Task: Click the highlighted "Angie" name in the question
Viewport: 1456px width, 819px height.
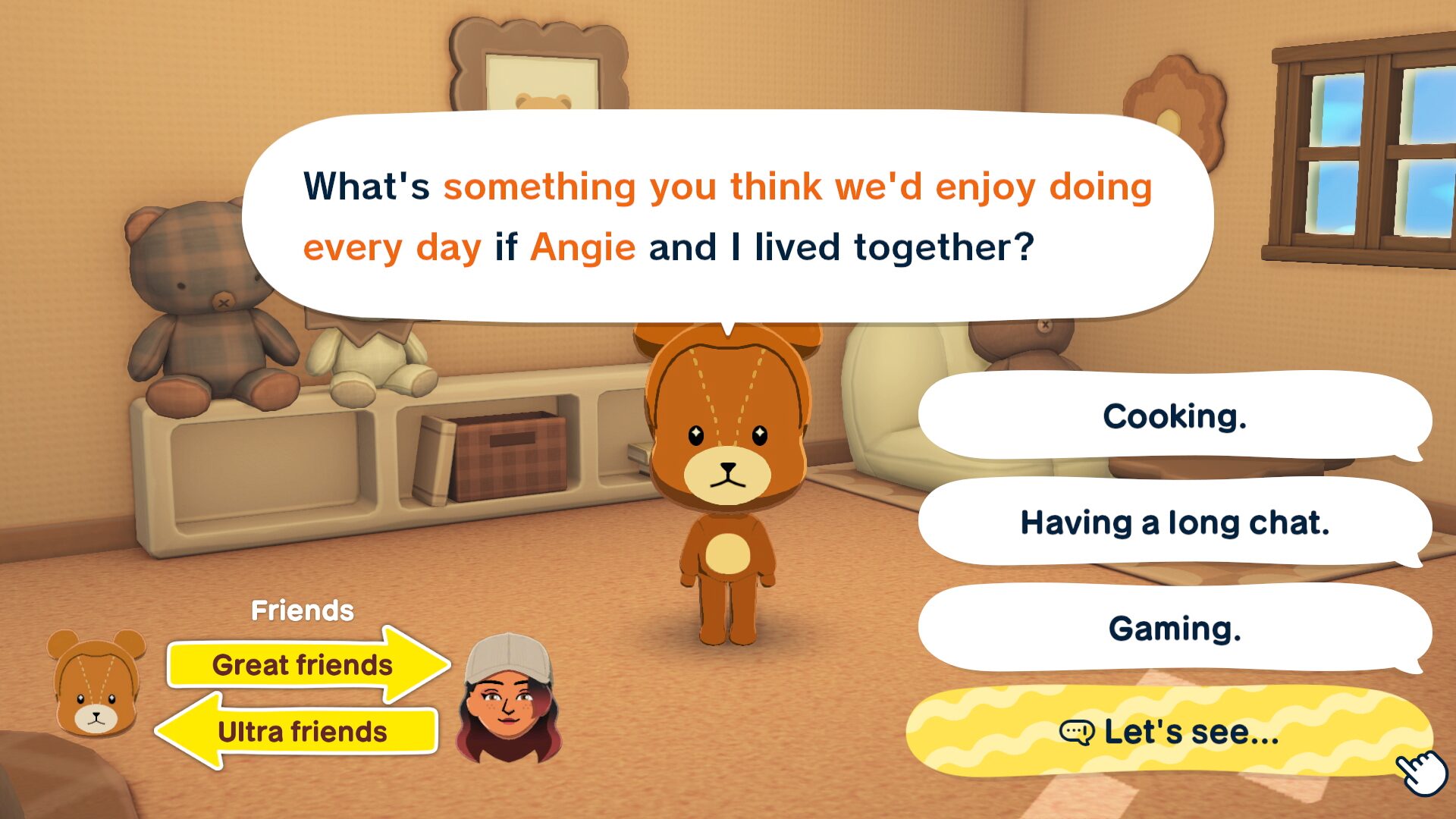Action: click(584, 246)
